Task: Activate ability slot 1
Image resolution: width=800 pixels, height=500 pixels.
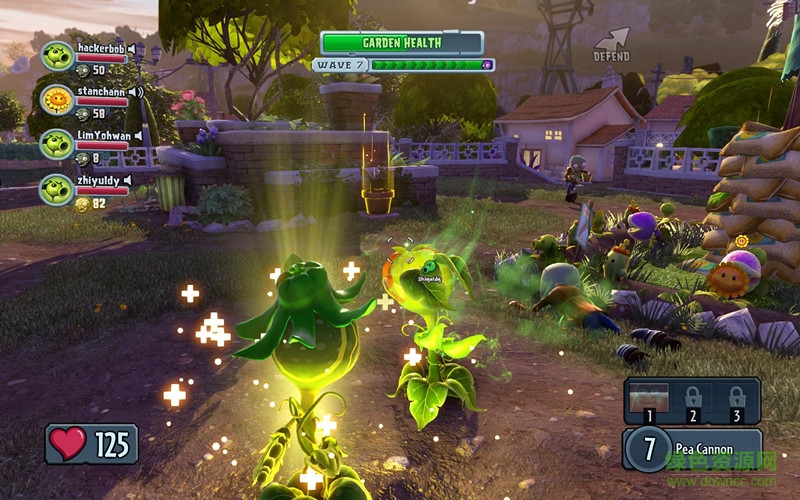Action: [648, 398]
